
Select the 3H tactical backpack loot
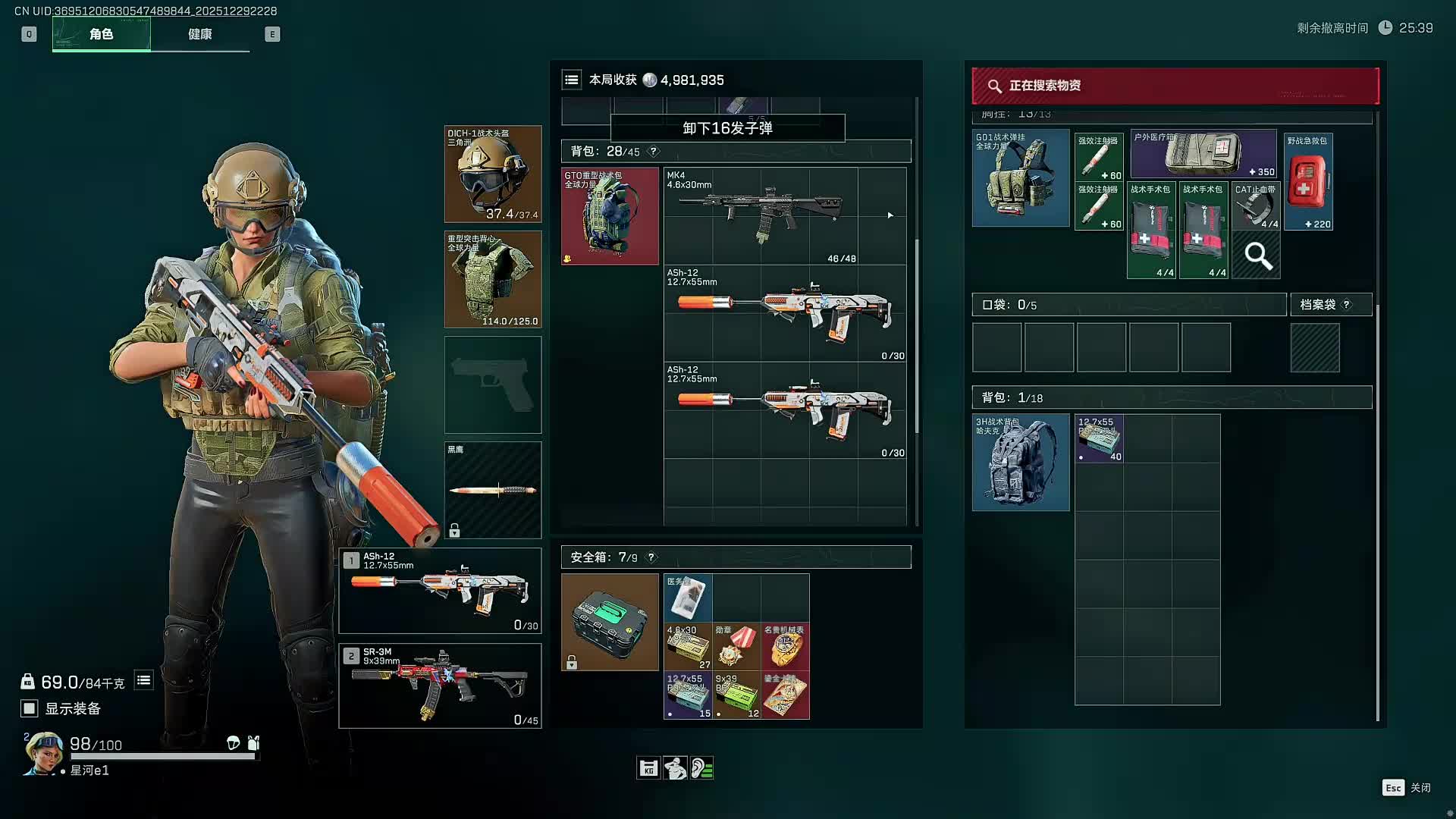click(1021, 463)
